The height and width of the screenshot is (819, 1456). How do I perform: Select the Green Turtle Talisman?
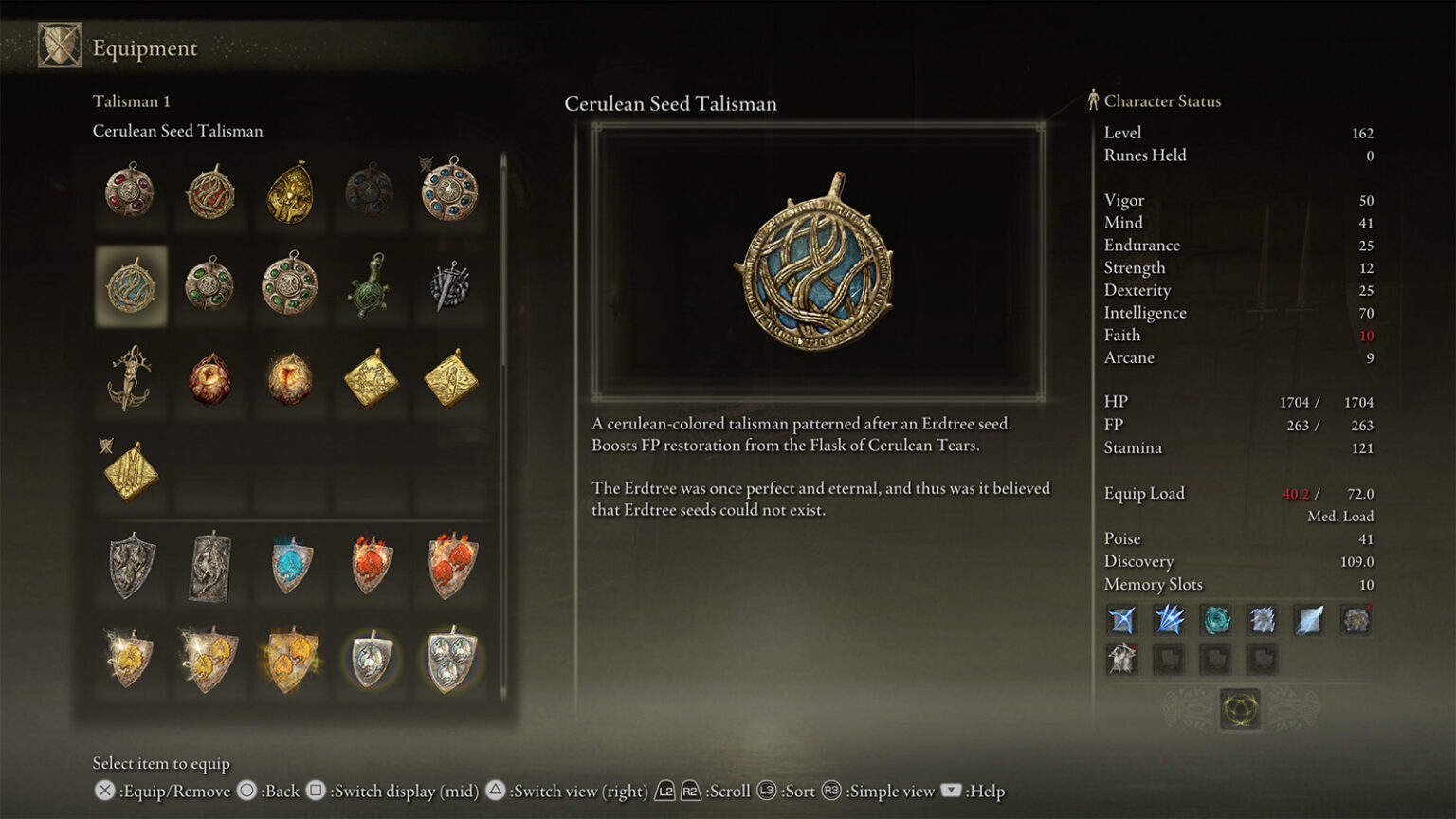370,287
